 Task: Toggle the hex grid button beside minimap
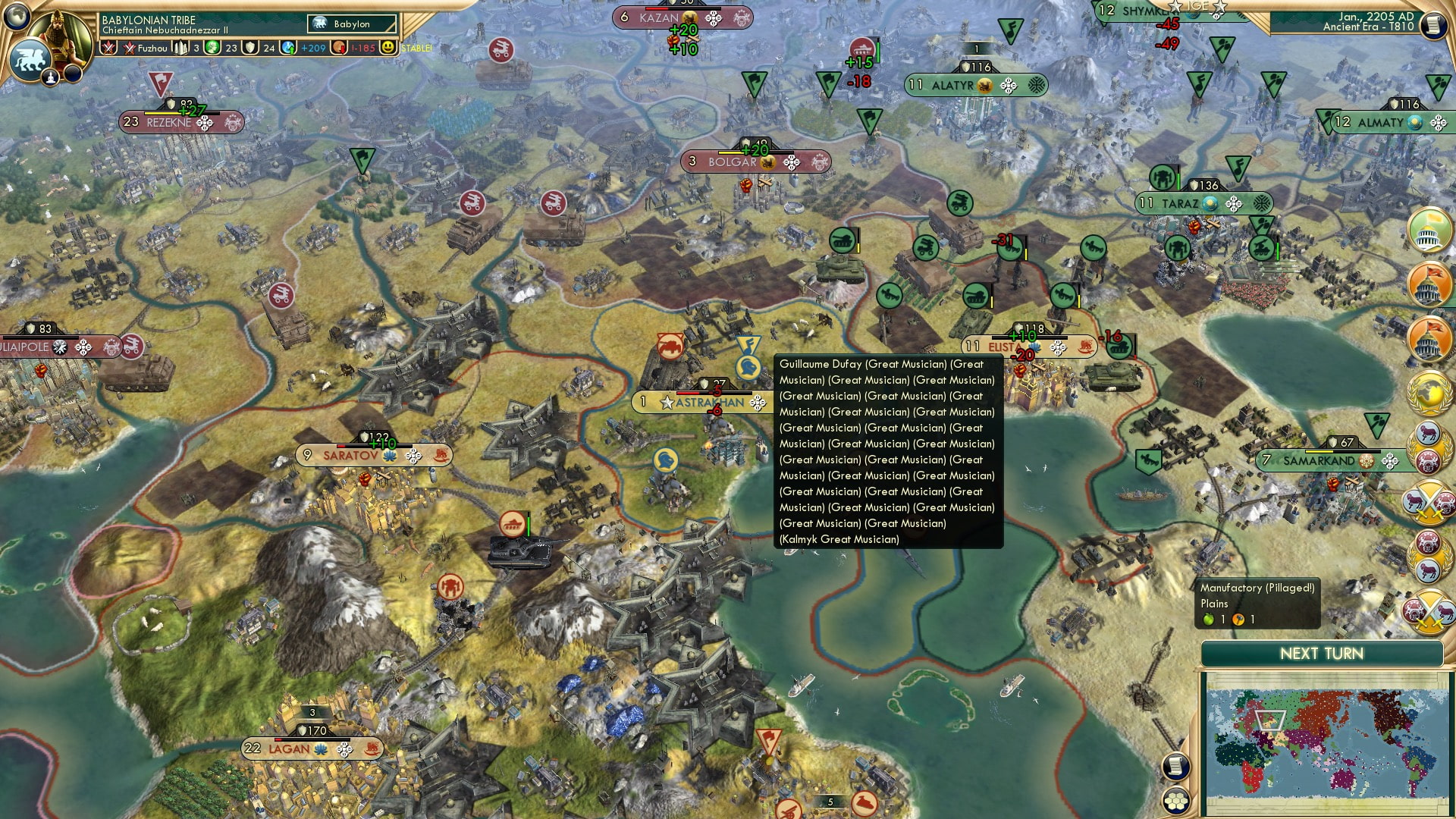1175,801
